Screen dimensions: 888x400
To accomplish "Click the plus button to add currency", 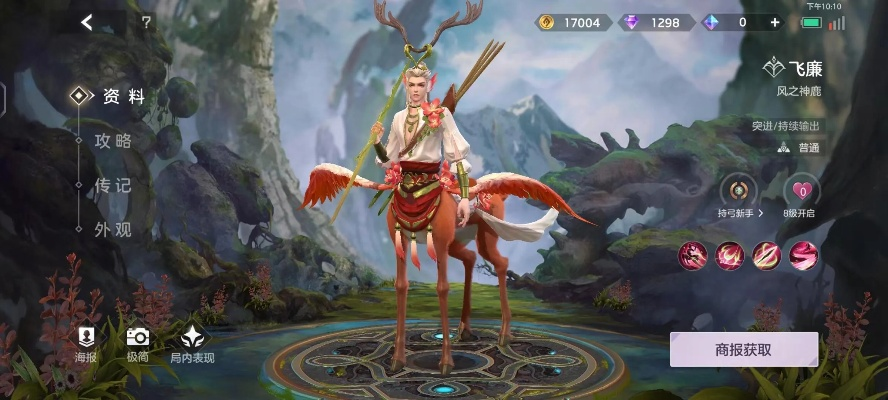I will pos(774,22).
